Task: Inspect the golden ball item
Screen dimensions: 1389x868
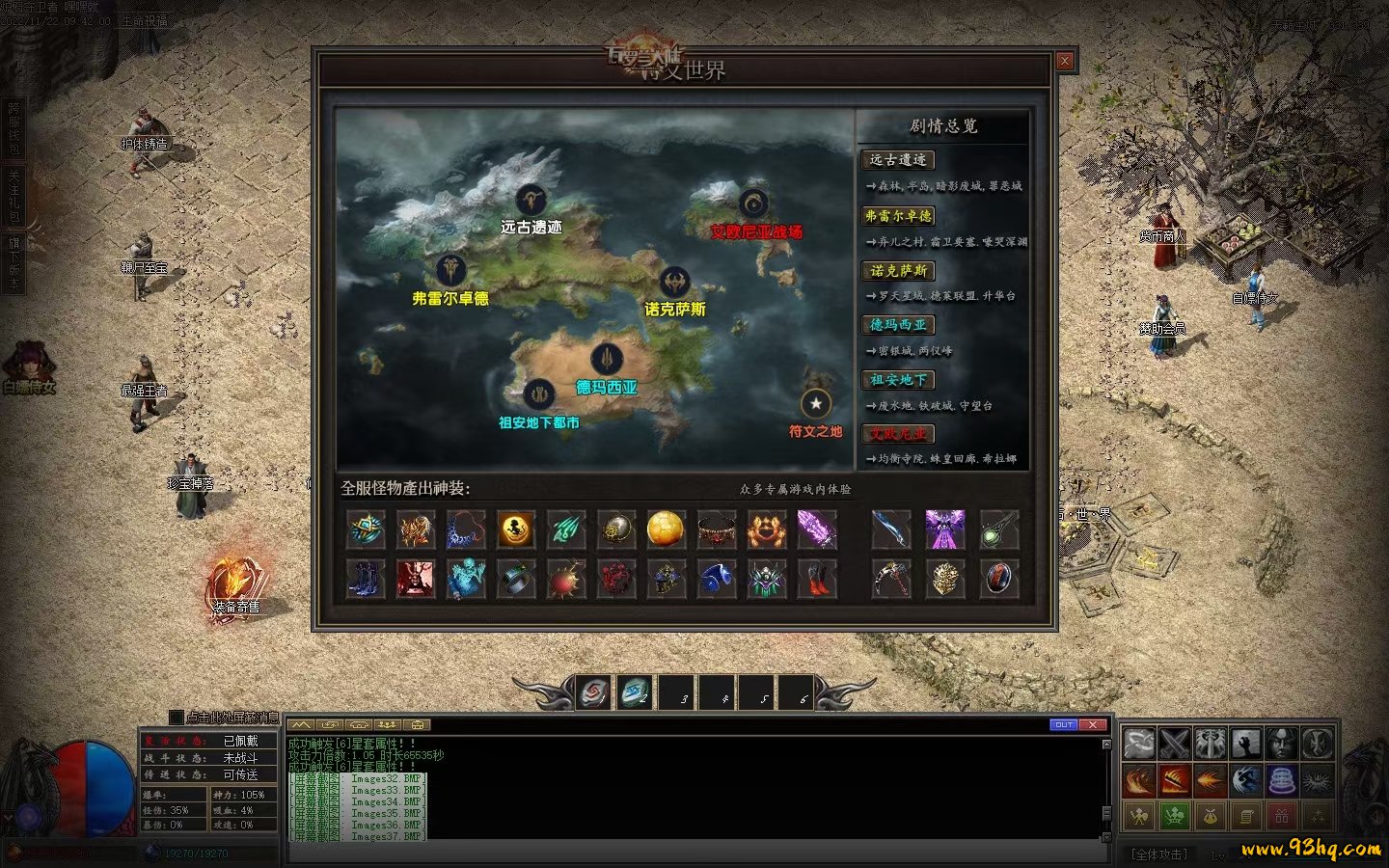Action: pos(666,529)
